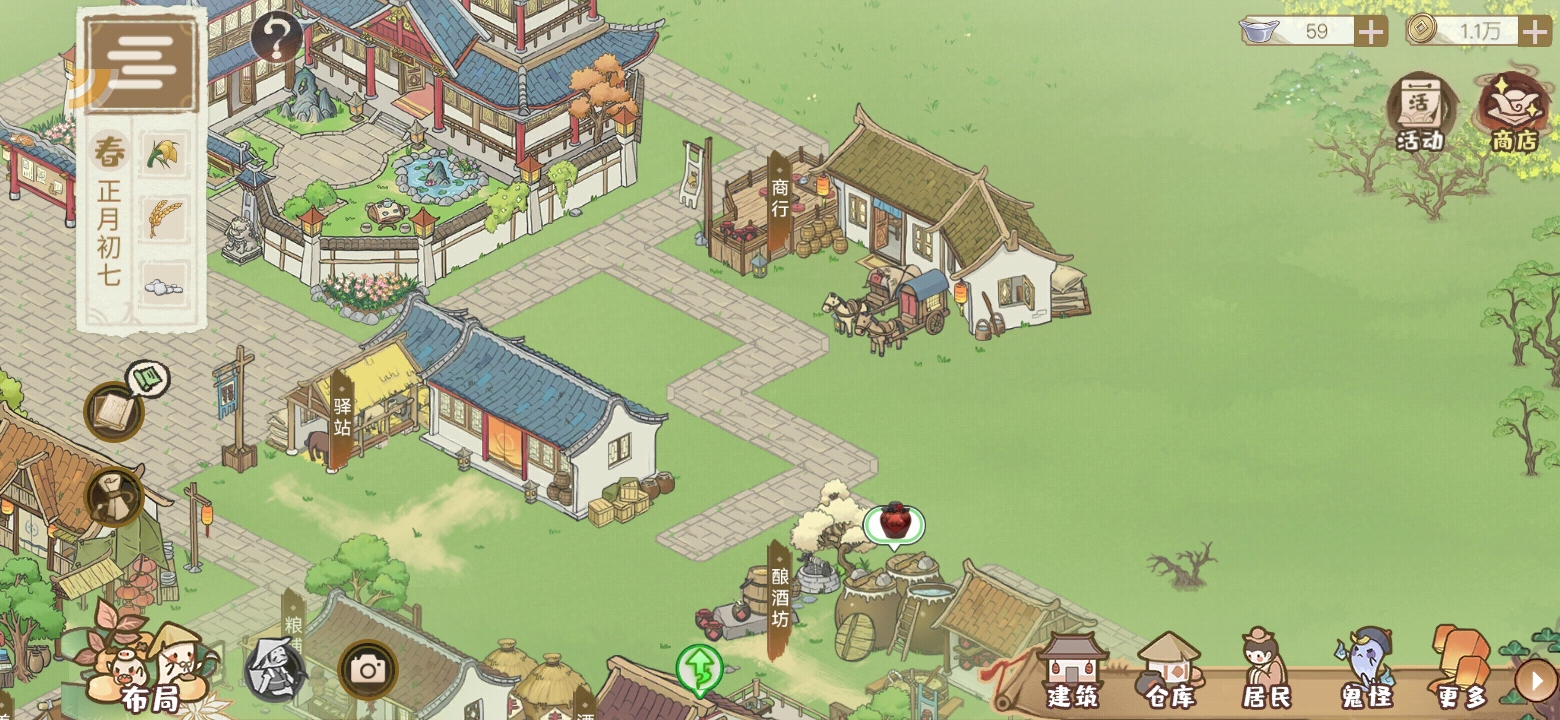Select the yellow corn flower crop icon
Screen dimensions: 1560x720
(x=163, y=155)
